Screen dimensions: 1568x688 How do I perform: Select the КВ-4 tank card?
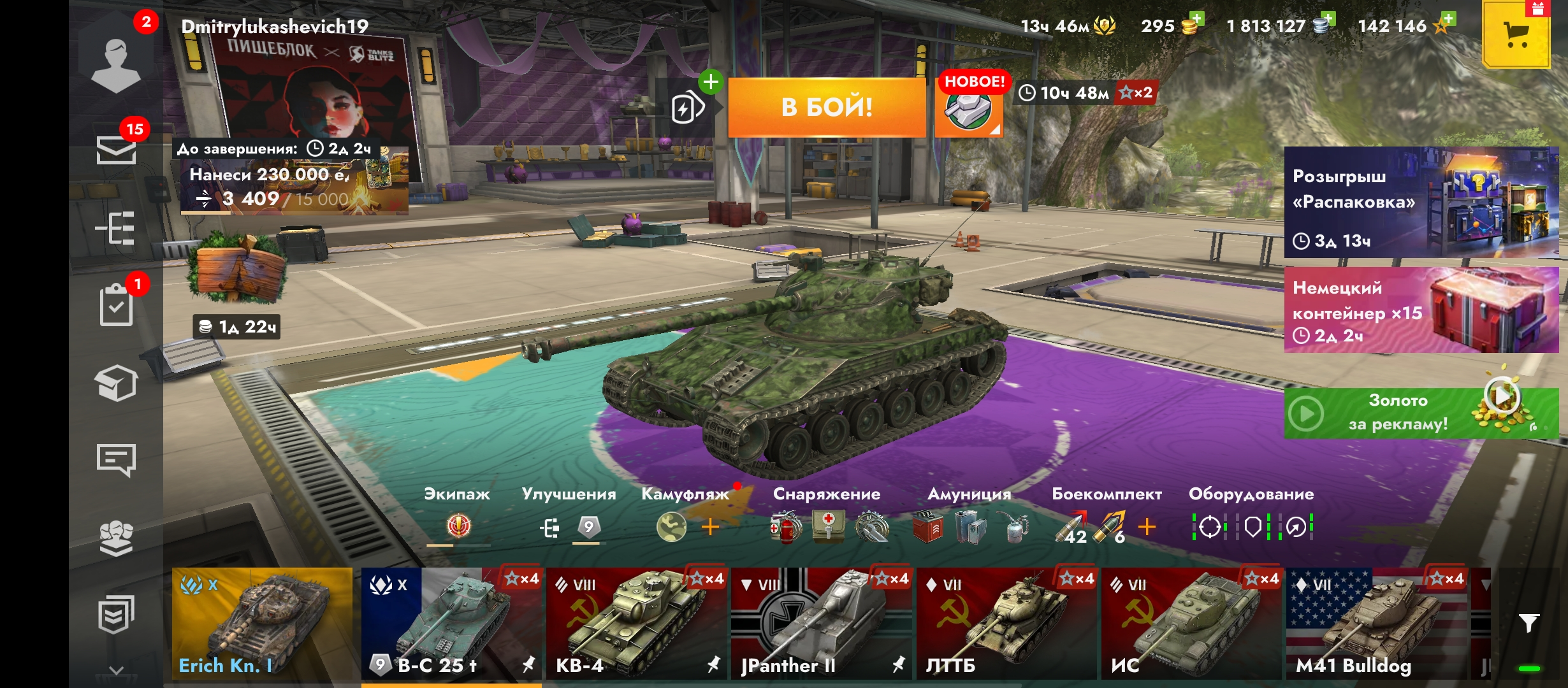point(635,623)
